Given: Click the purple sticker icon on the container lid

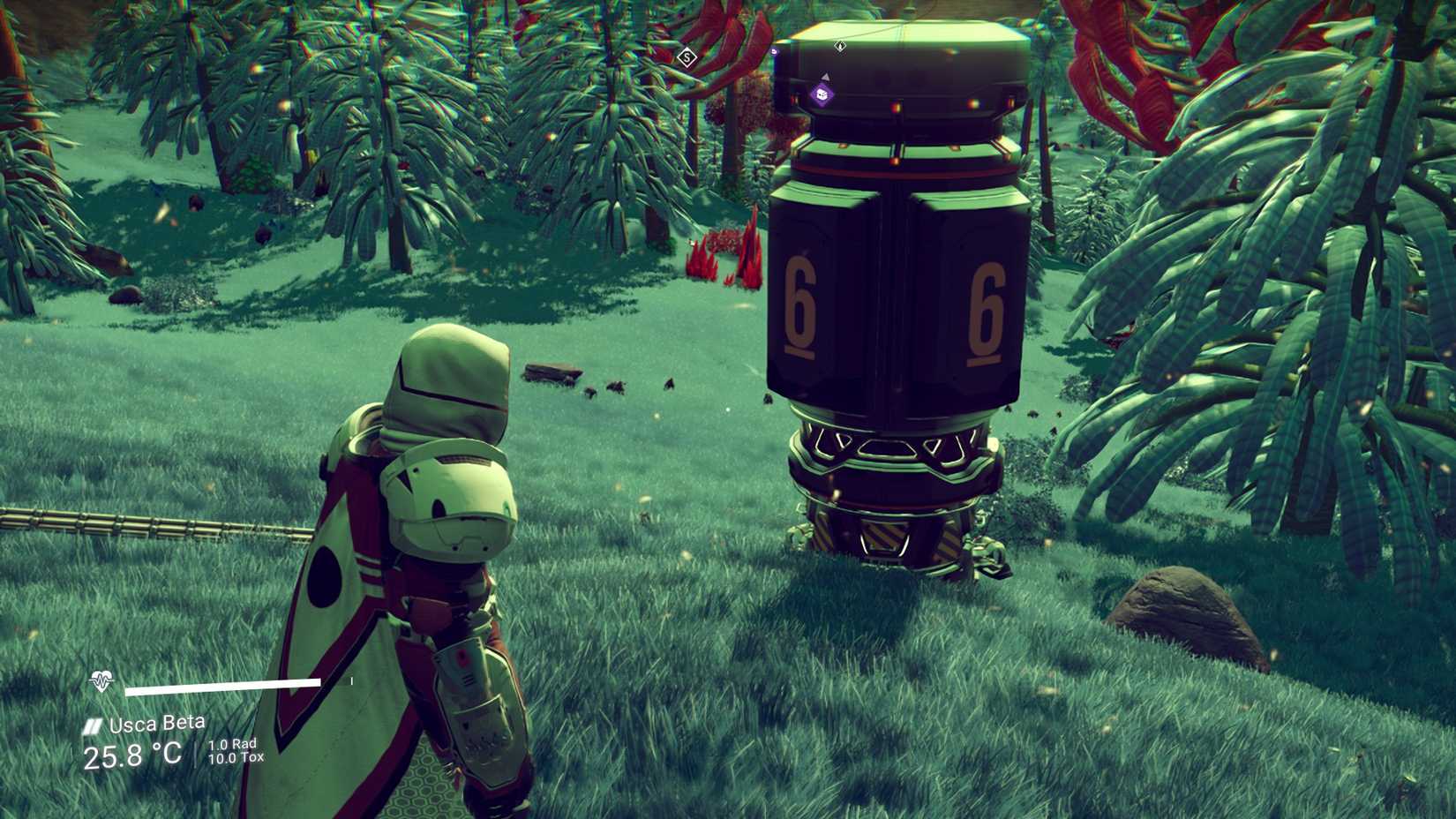Looking at the screenshot, I should [821, 94].
